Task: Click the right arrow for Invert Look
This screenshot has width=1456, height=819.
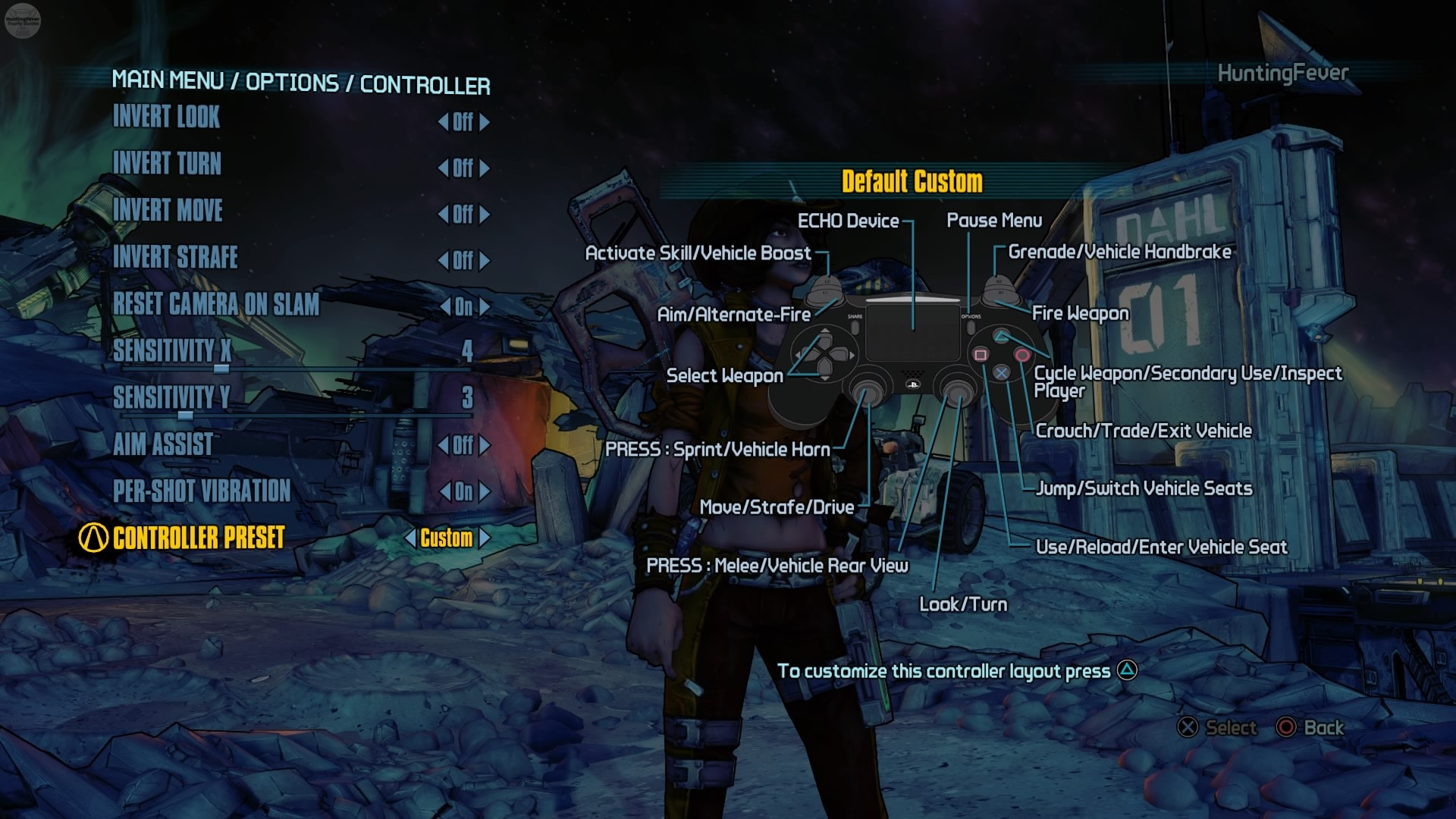Action: click(x=485, y=122)
